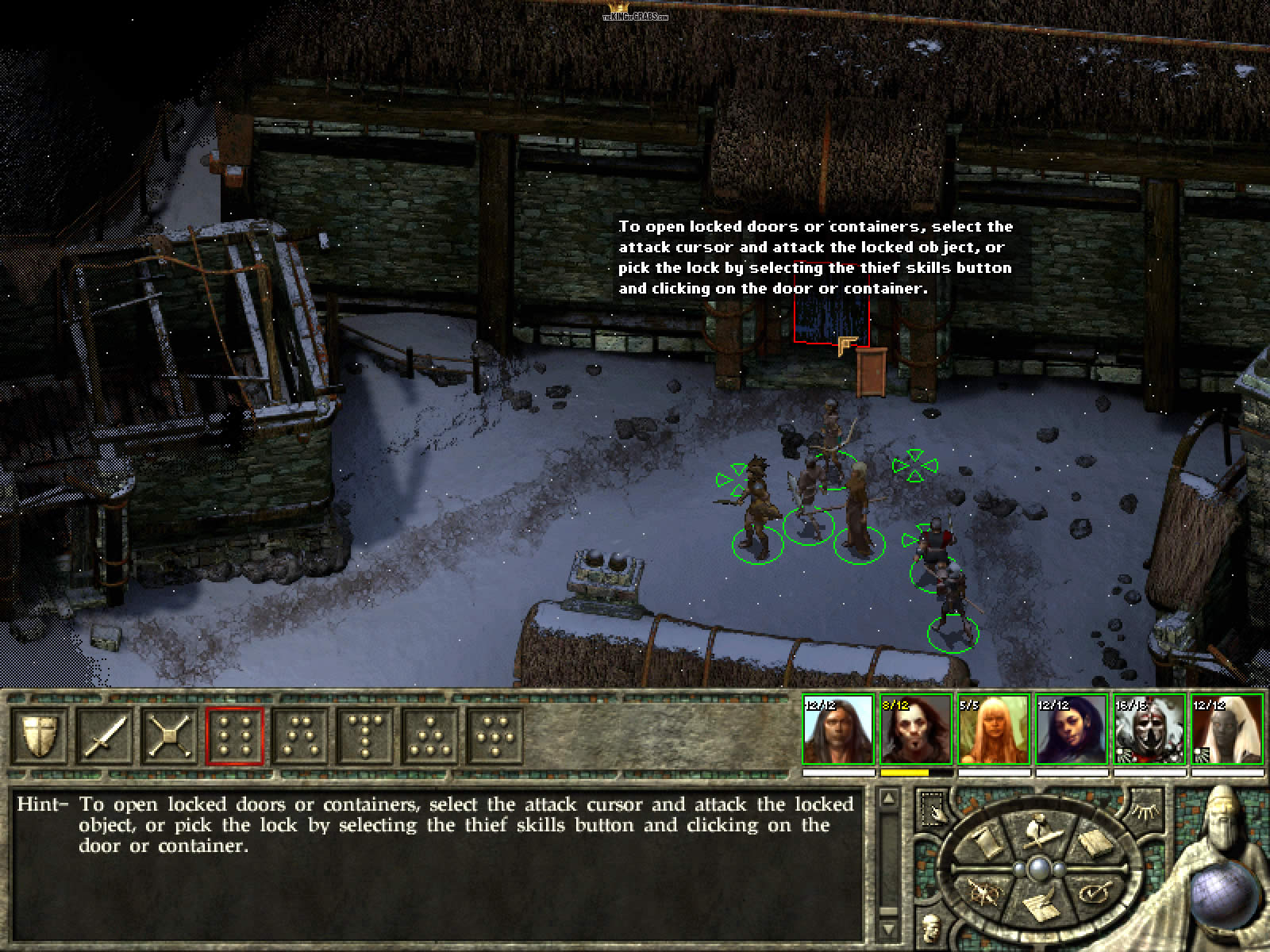Click the crossed-bars stop action button
The height and width of the screenshot is (952, 1270).
(x=170, y=735)
